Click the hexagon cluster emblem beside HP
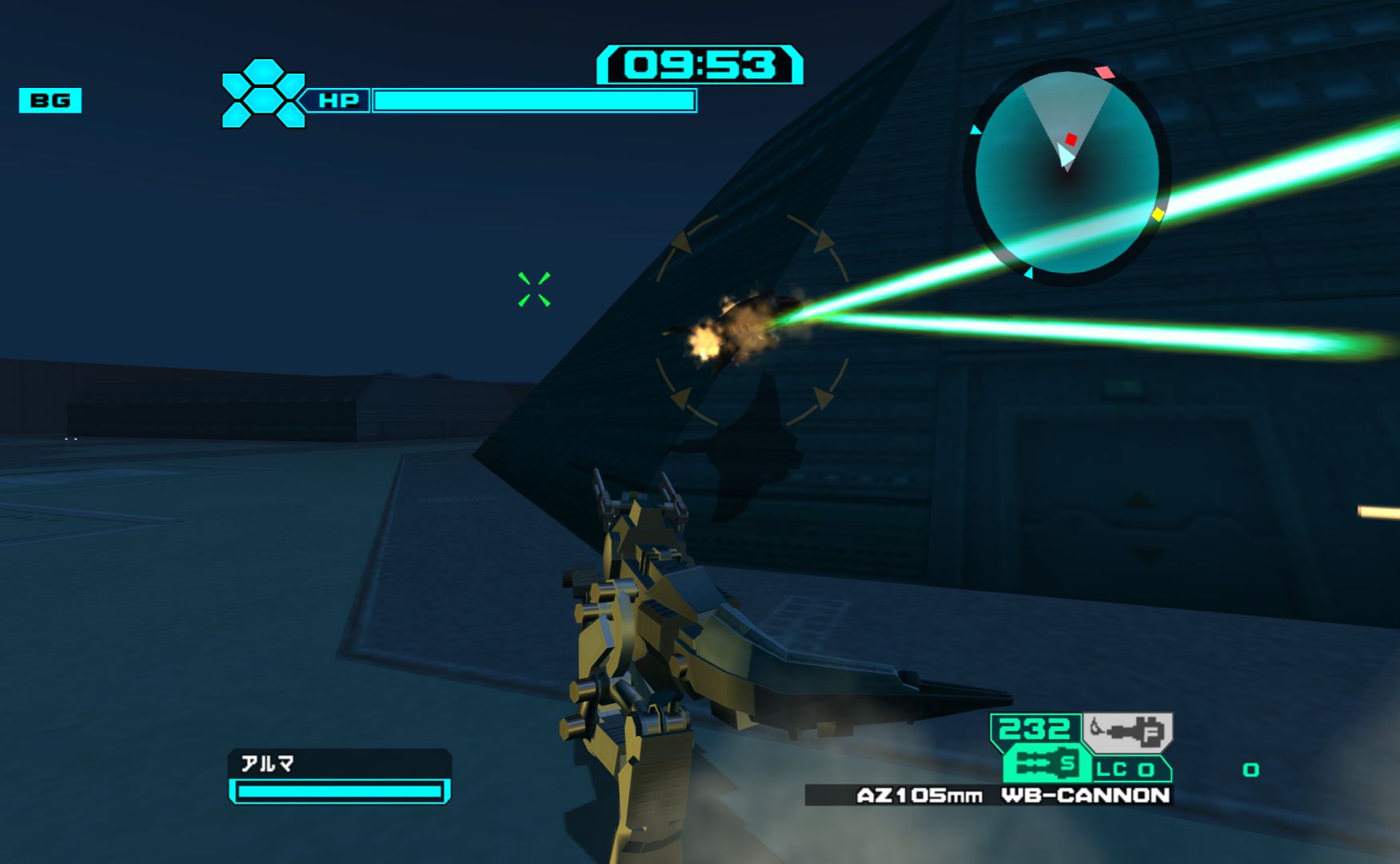This screenshot has height=864, width=1400. pyautogui.click(x=263, y=94)
